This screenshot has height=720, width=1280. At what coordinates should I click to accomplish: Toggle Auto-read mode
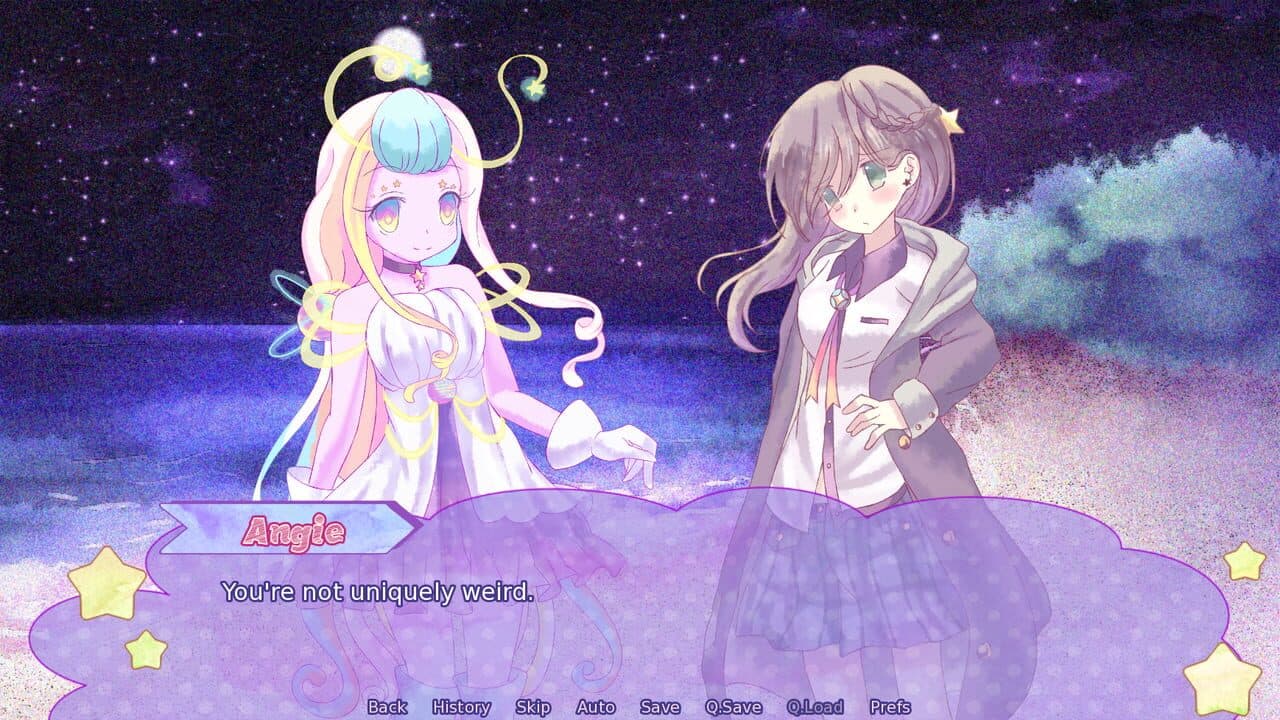click(x=594, y=707)
